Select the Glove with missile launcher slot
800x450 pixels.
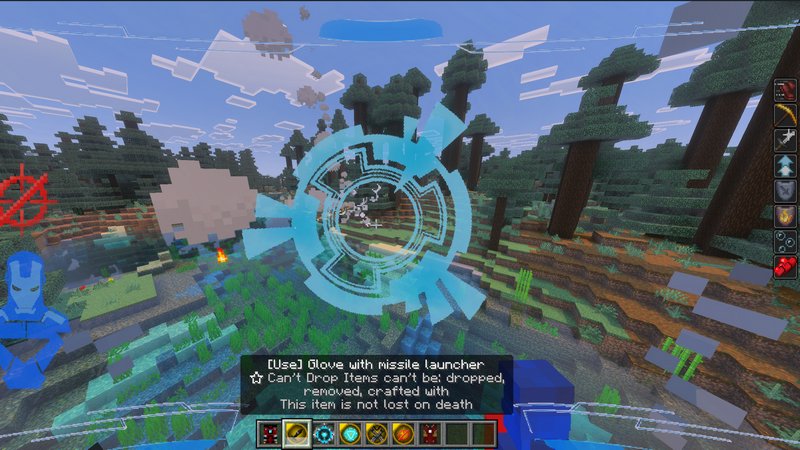click(x=297, y=434)
